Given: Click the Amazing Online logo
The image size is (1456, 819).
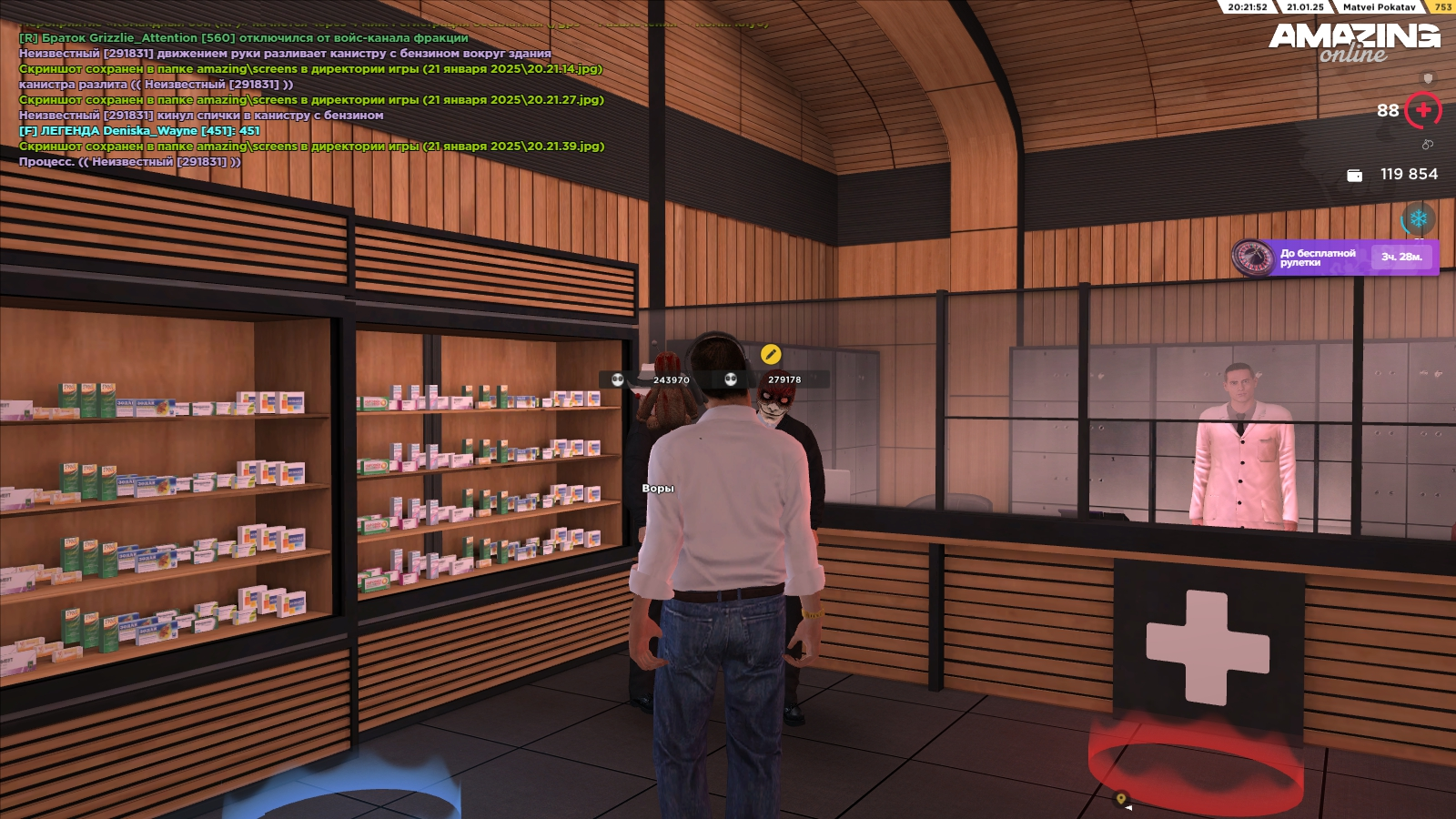Looking at the screenshot, I should point(1354,42).
